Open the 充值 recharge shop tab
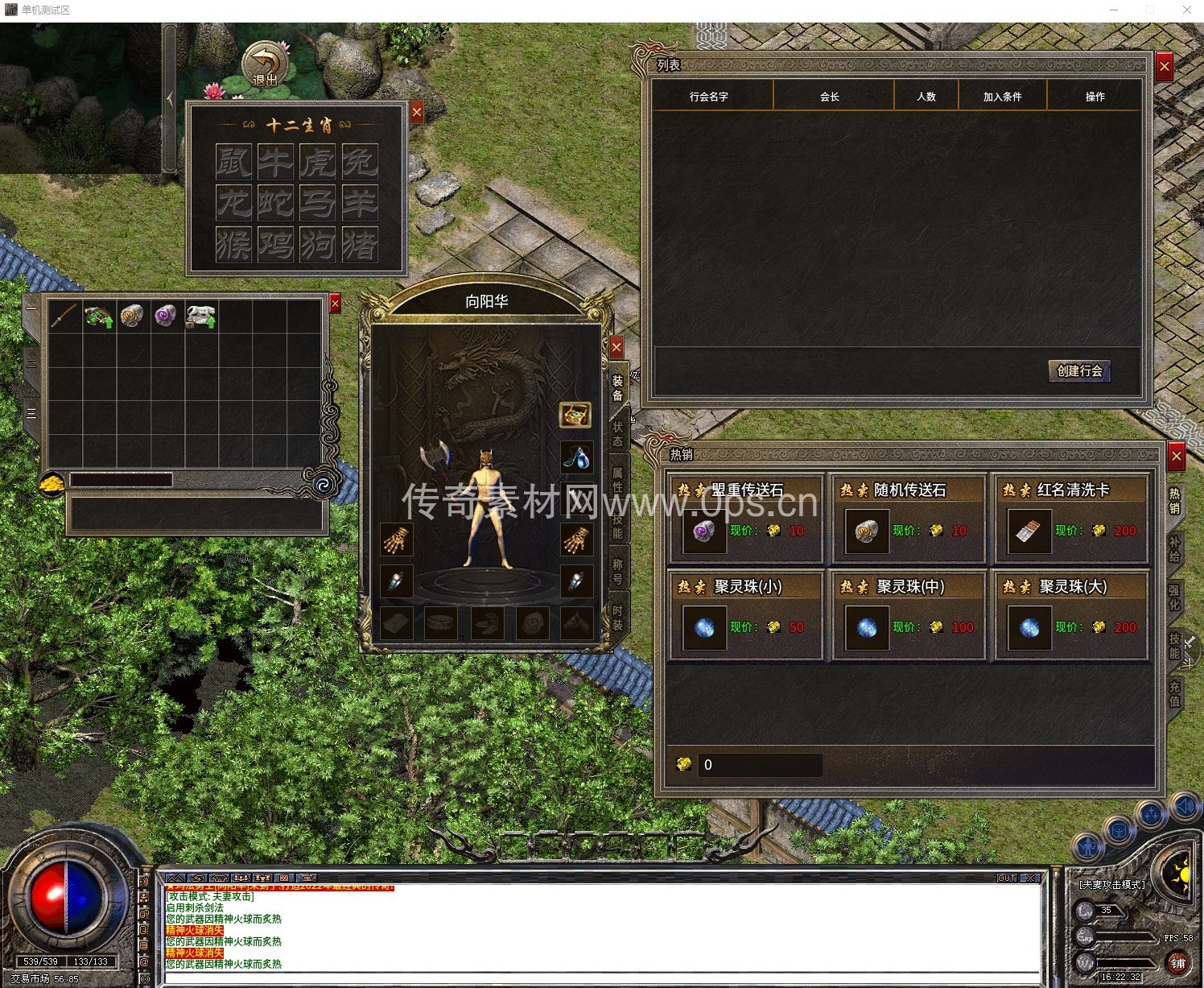The width and height of the screenshot is (1204, 988). (1174, 693)
